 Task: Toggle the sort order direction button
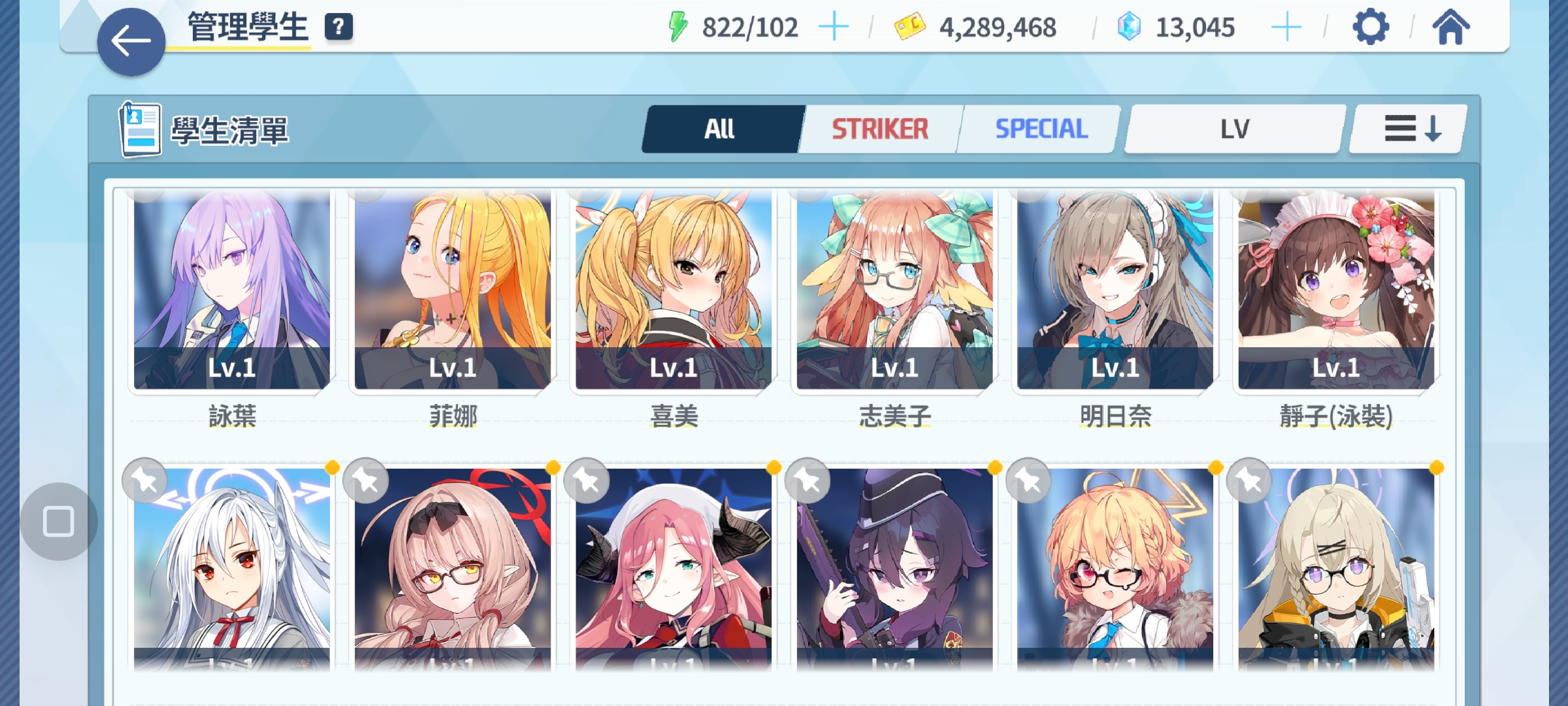tap(1411, 129)
